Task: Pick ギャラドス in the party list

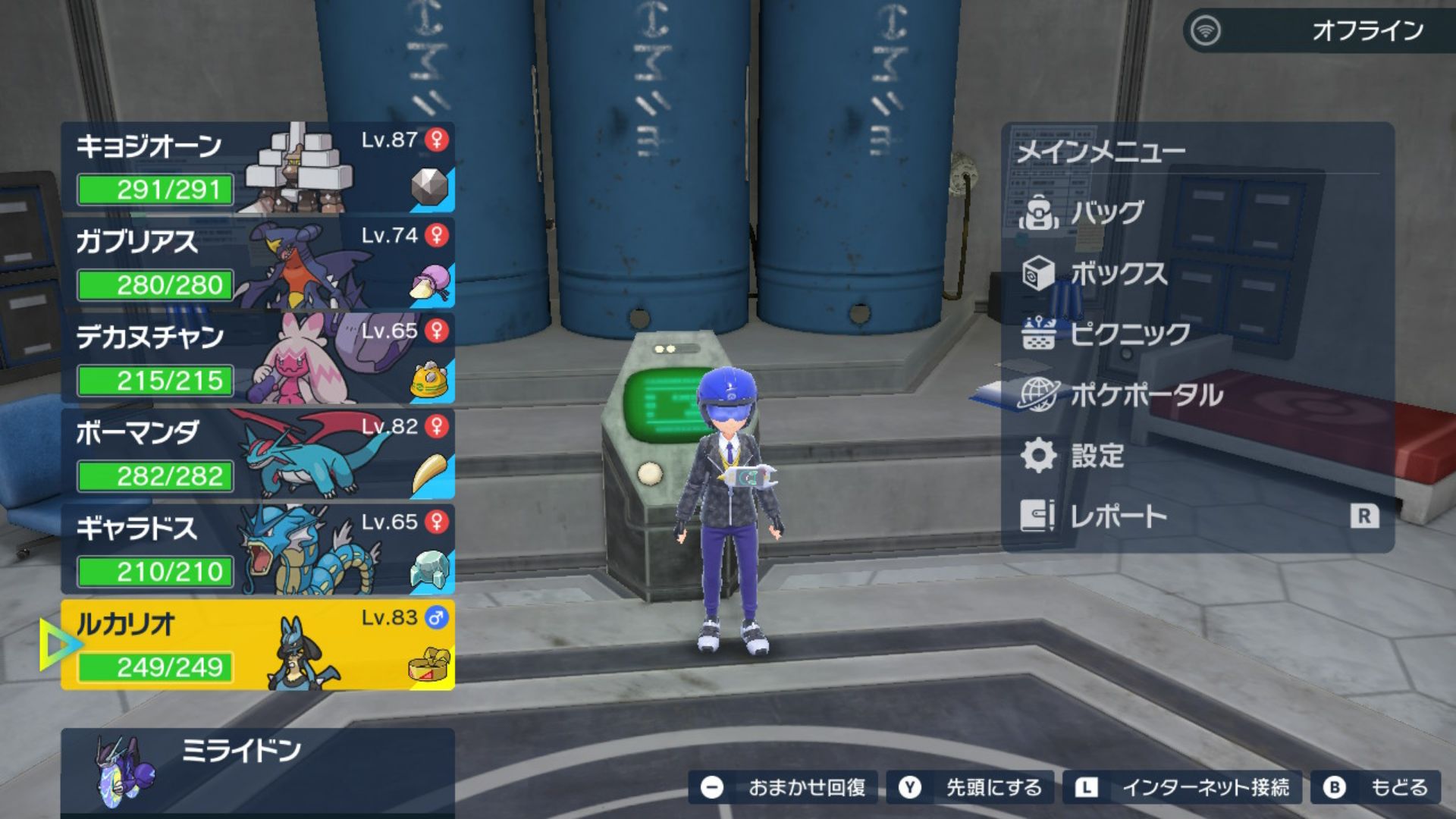Action: tap(258, 550)
